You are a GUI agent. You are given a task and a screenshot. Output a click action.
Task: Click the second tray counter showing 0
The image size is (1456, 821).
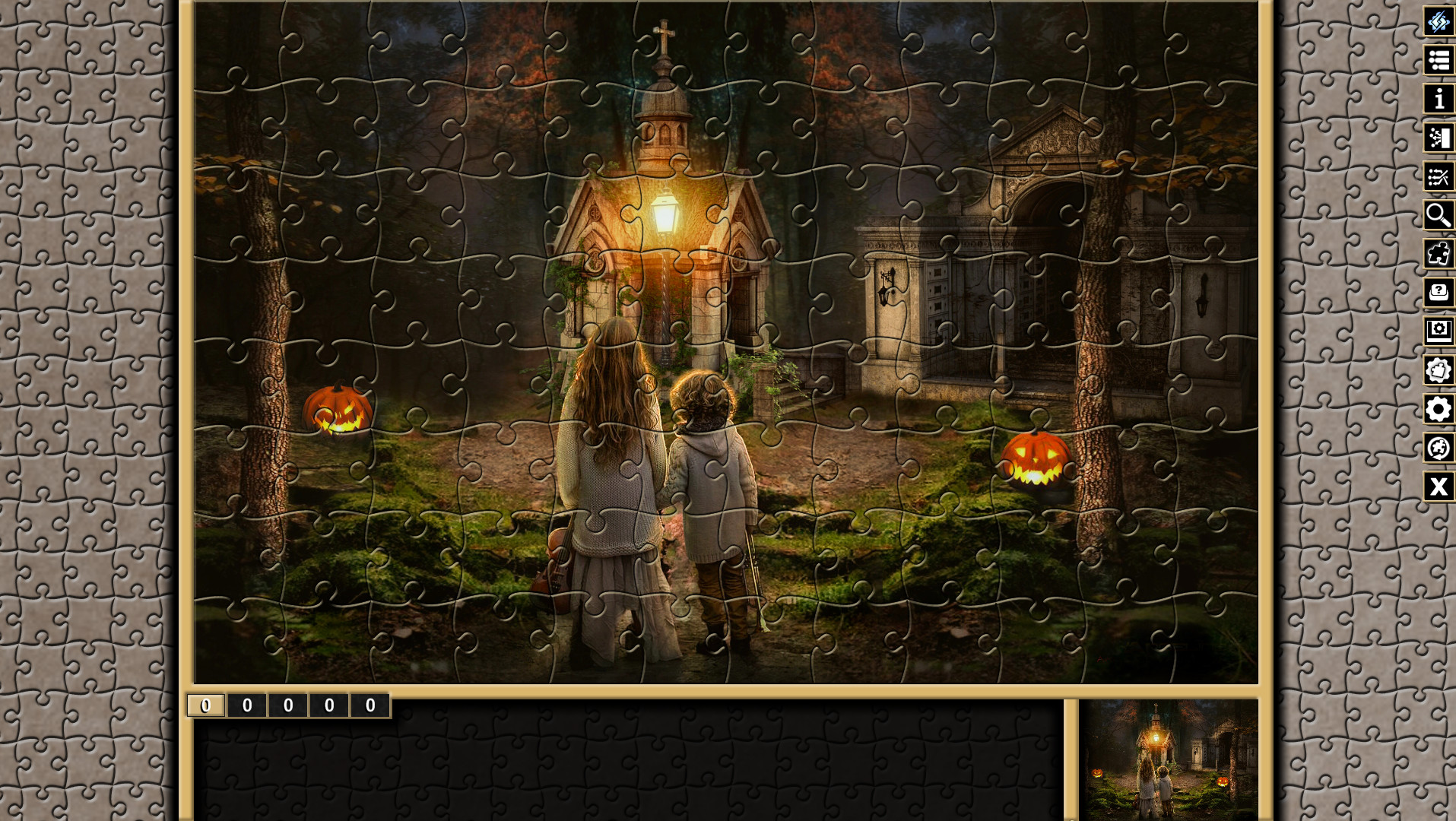(x=246, y=705)
